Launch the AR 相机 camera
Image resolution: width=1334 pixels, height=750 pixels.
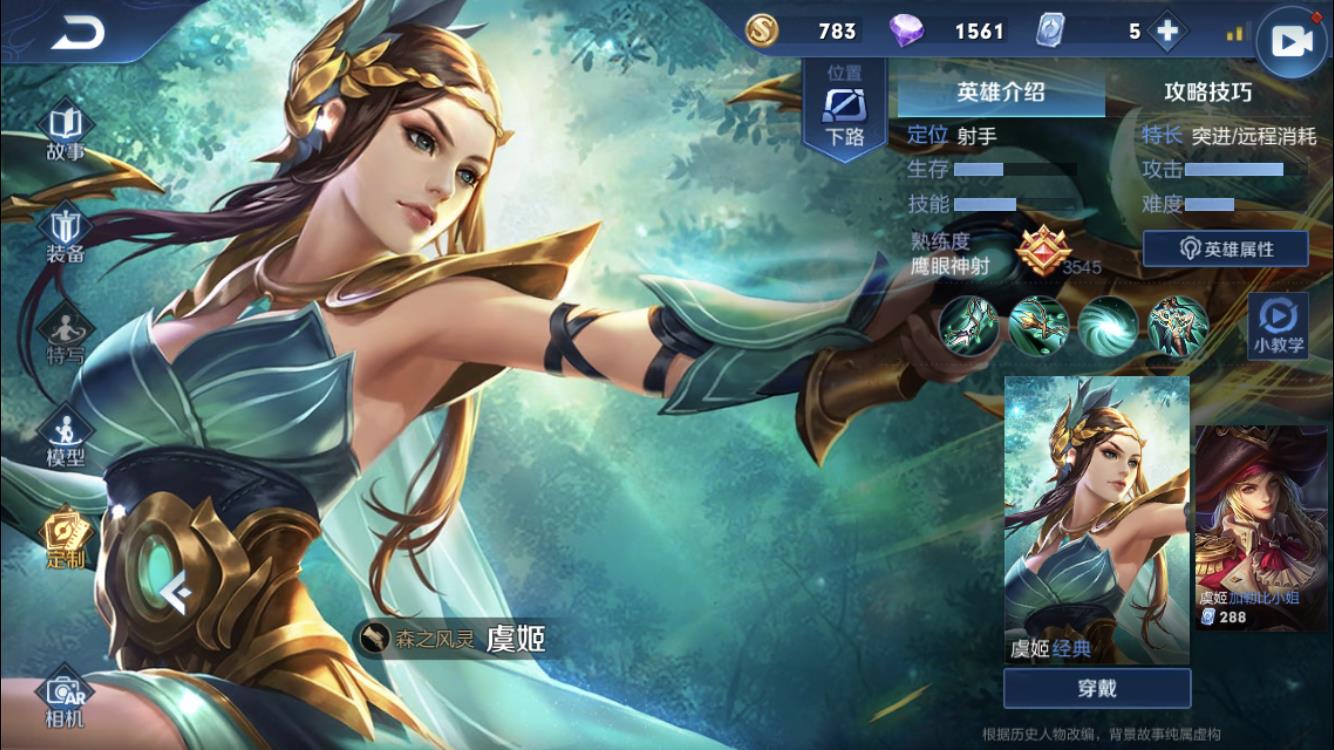tap(65, 697)
